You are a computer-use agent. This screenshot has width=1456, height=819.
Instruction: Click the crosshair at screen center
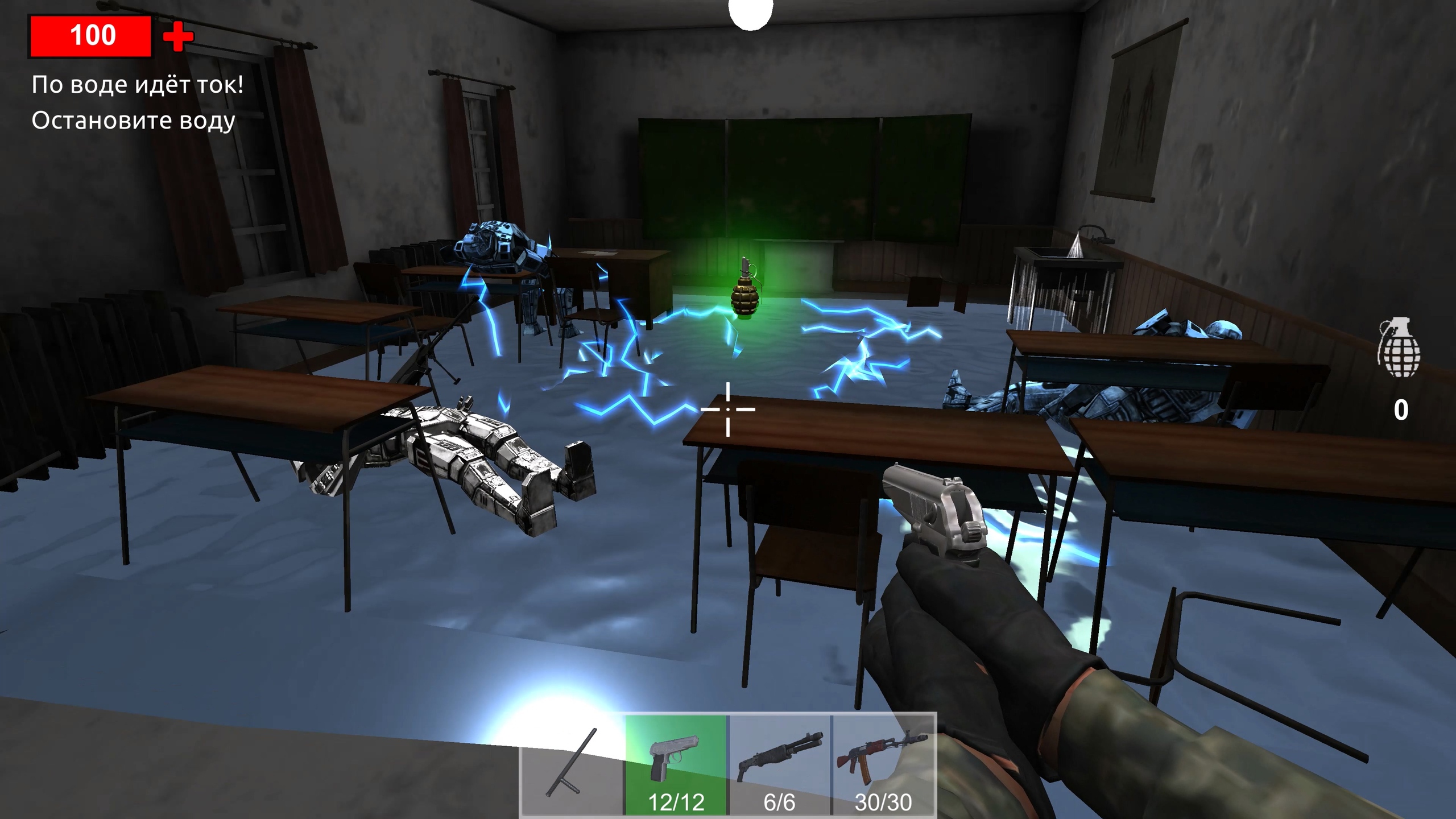[728, 408]
